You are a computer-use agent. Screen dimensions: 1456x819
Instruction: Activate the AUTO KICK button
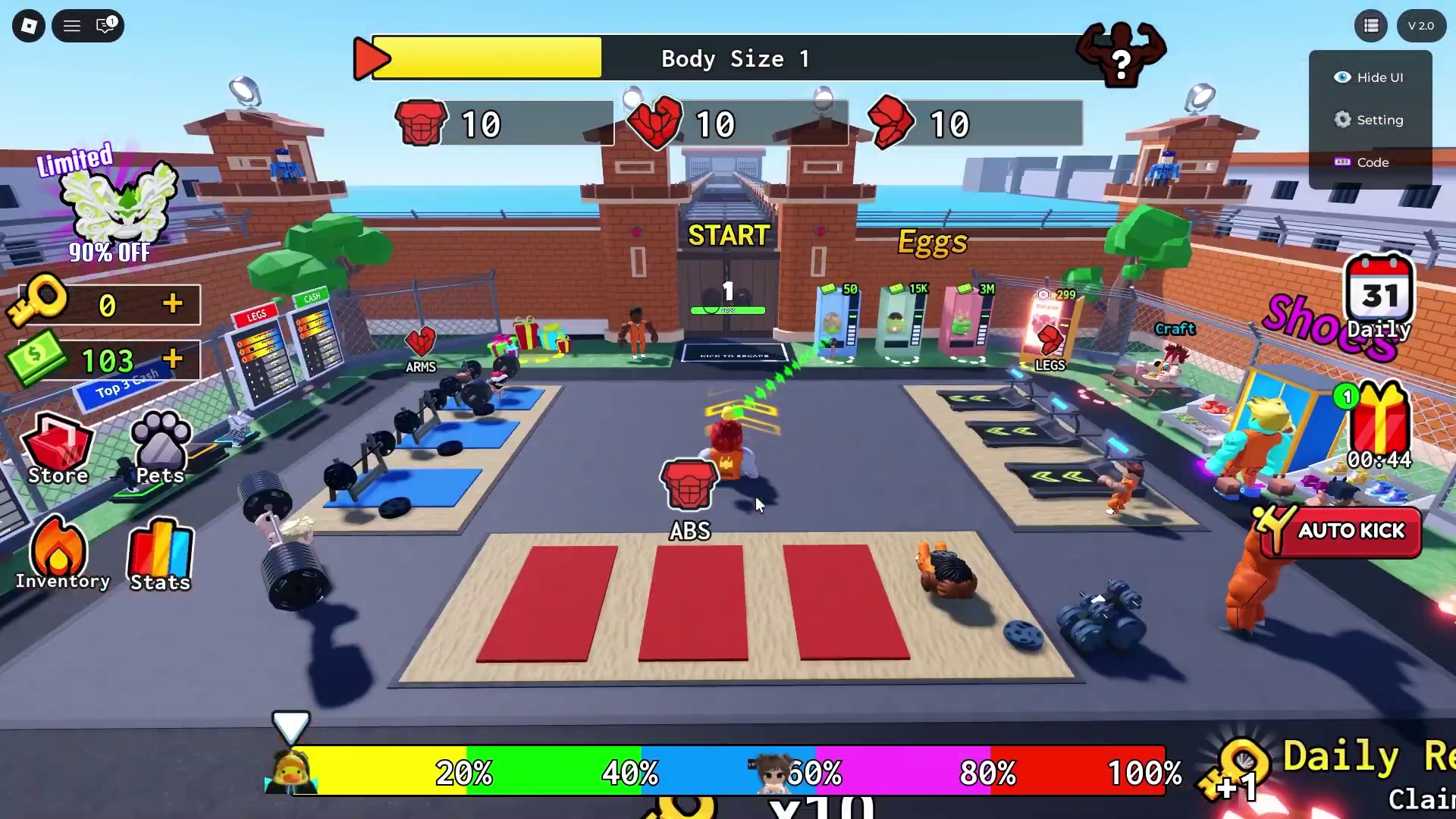point(1341,531)
